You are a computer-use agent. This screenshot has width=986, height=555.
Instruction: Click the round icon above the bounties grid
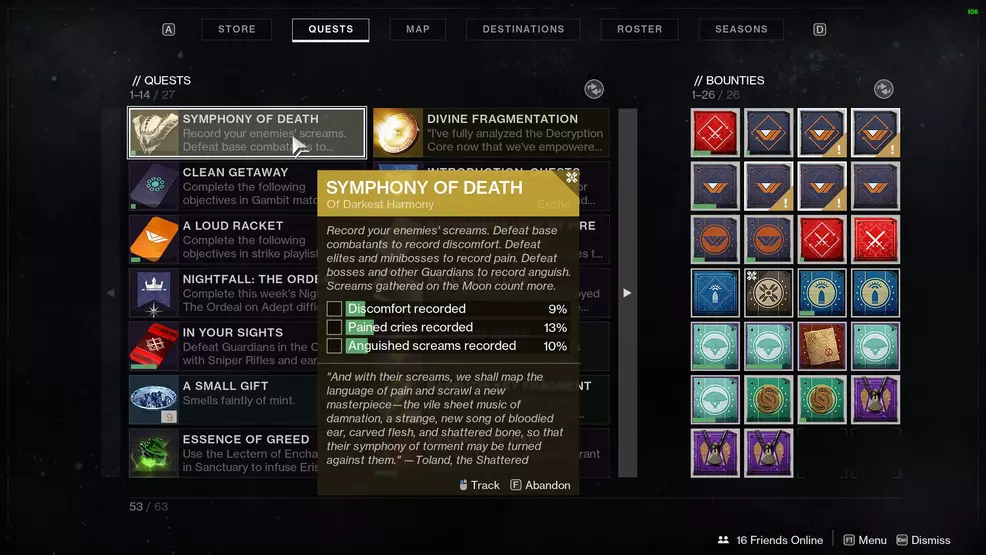pos(883,89)
